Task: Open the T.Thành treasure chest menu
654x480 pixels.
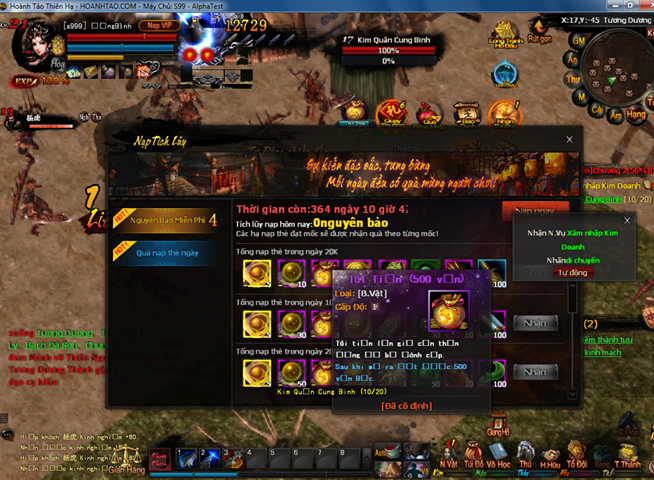Action: pos(627,450)
